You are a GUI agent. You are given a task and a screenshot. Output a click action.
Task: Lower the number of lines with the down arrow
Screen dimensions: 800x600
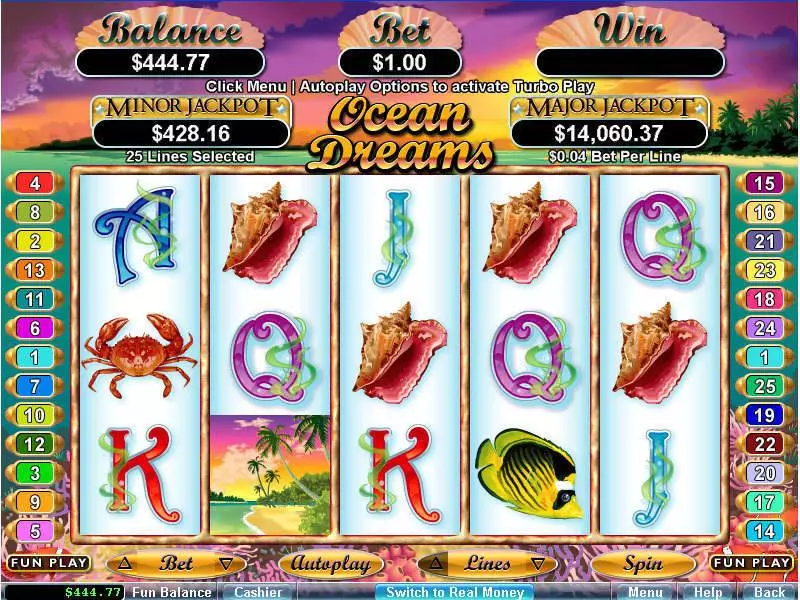coord(539,564)
